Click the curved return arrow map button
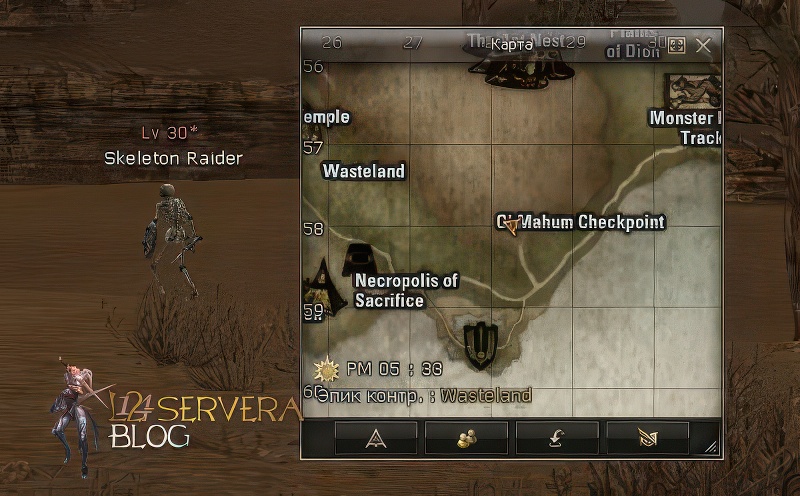The width and height of the screenshot is (800, 496). pyautogui.click(x=557, y=437)
